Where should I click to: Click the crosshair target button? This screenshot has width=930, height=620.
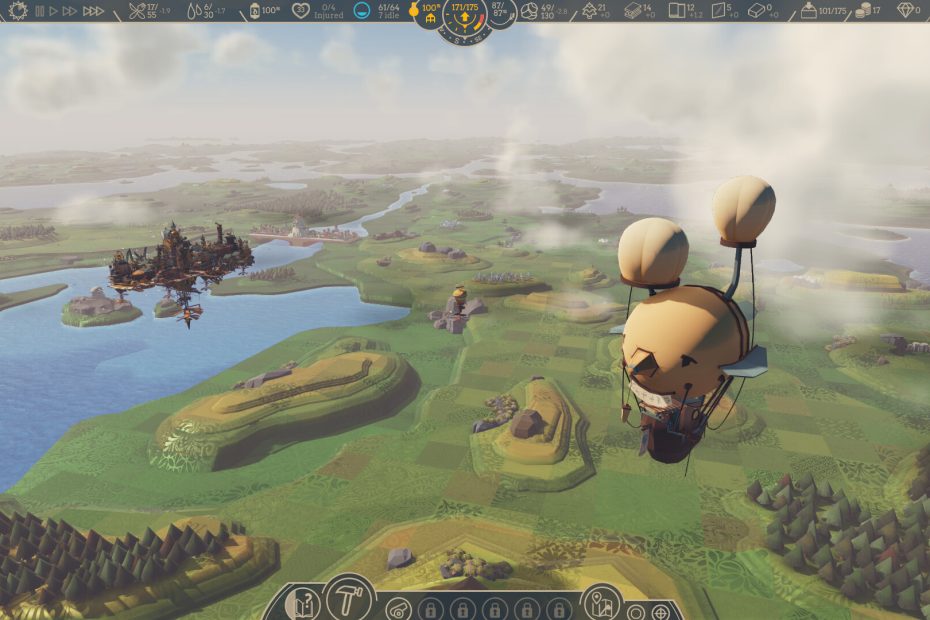click(x=660, y=611)
